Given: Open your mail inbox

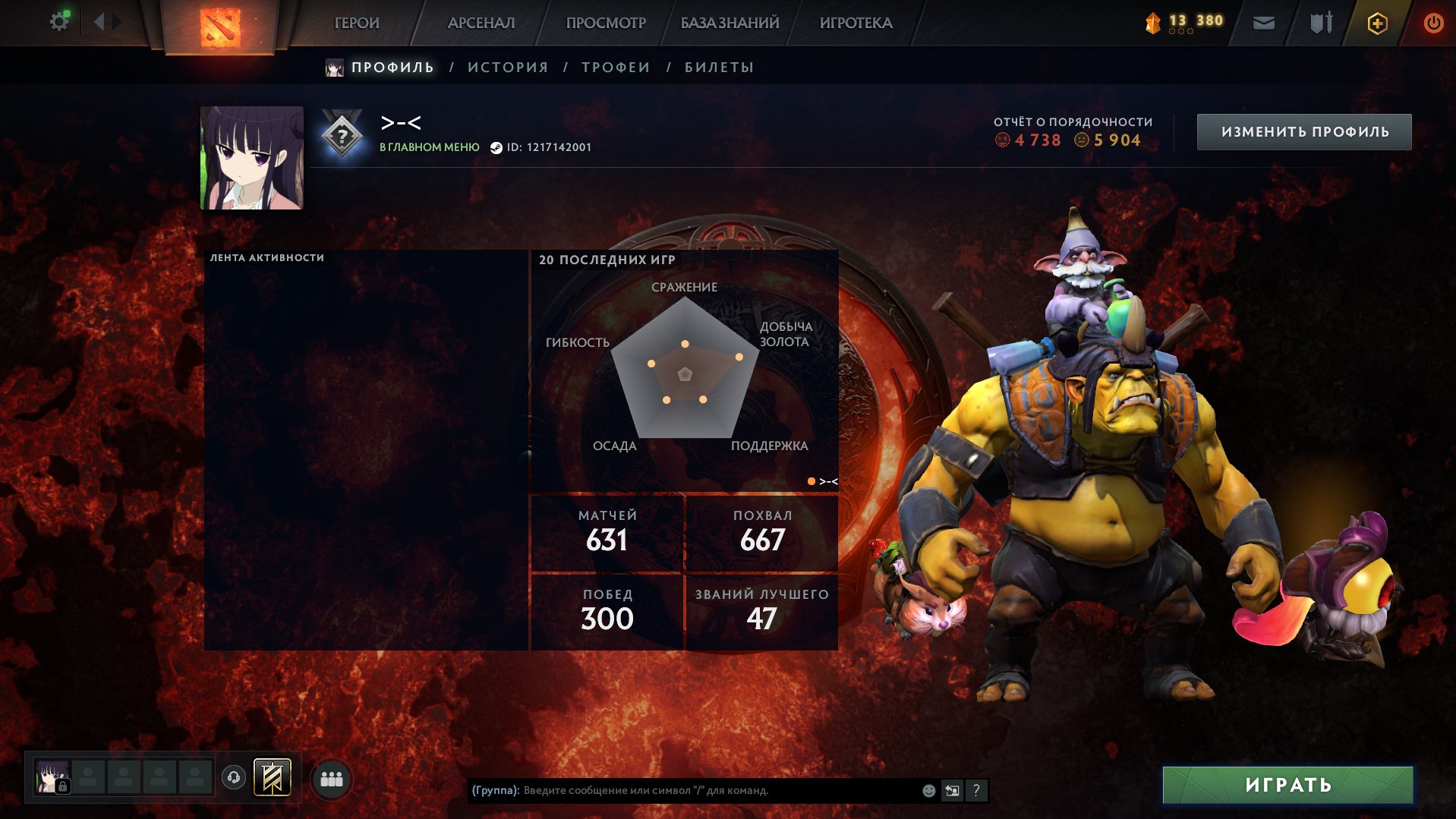Looking at the screenshot, I should [x=1263, y=23].
